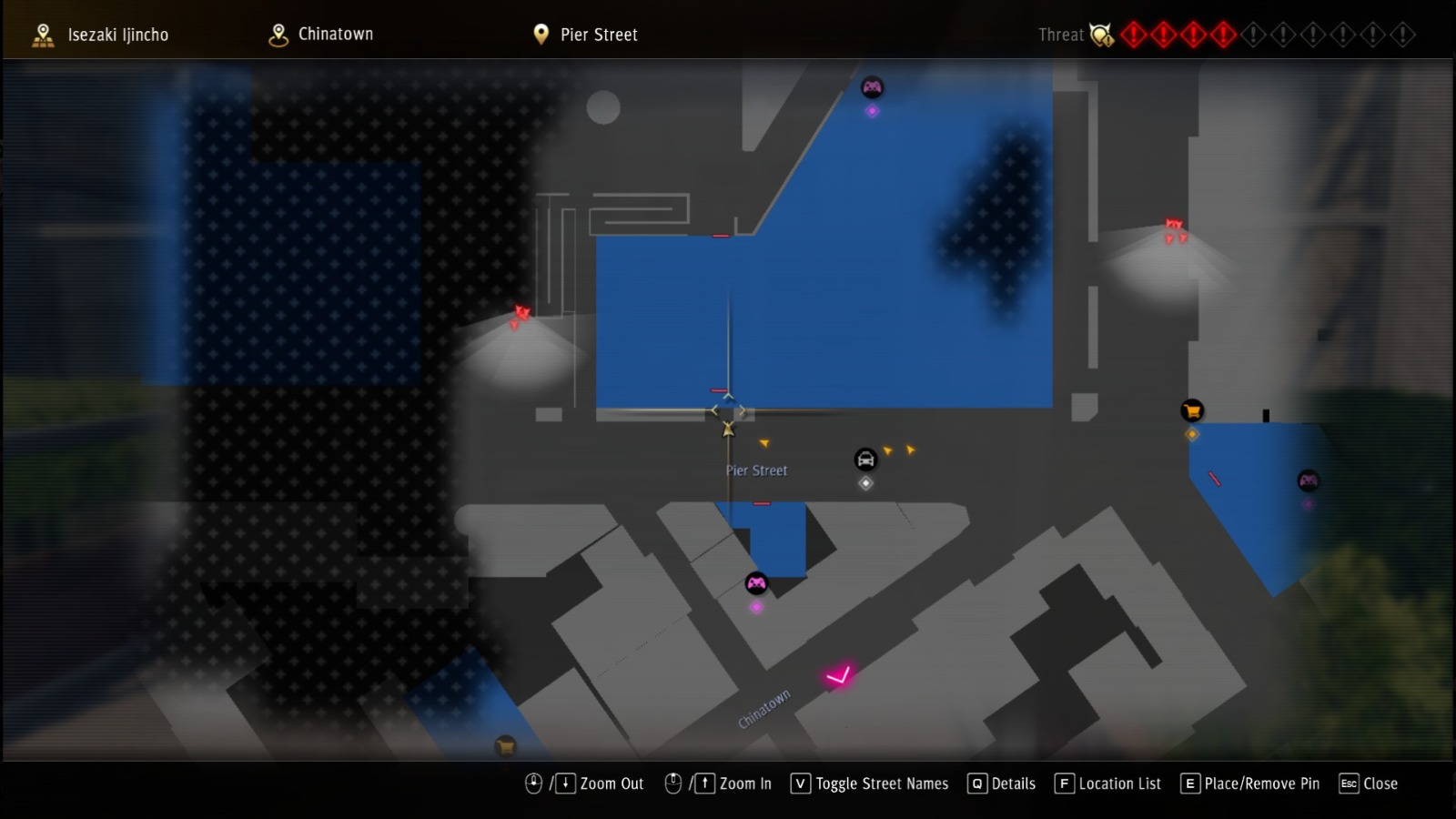Screen dimensions: 1456x819
Task: Click the yellow arrow marker beside the taxi icon
Action: 887,449
